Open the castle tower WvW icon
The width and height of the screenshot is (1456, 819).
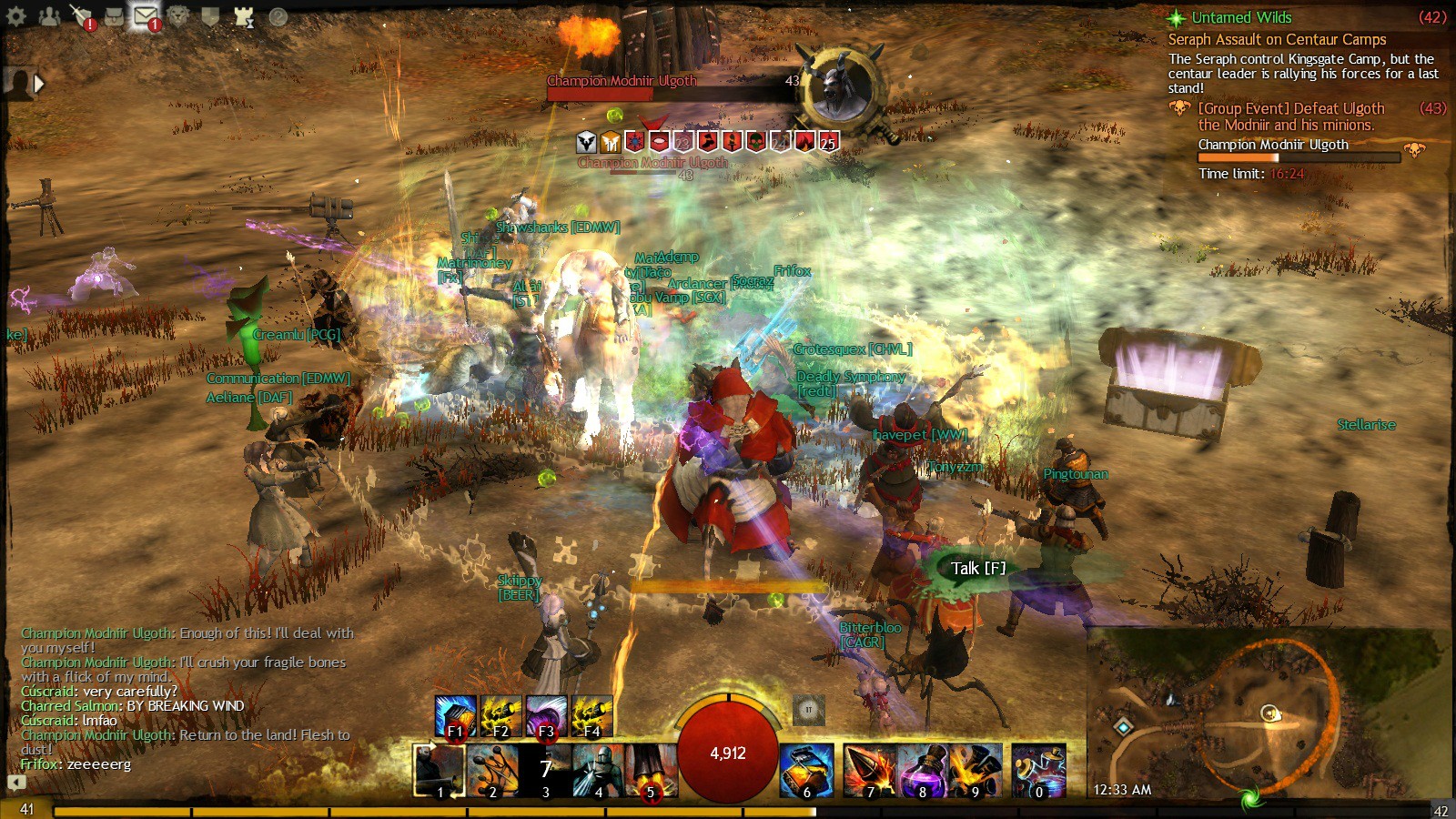243,16
